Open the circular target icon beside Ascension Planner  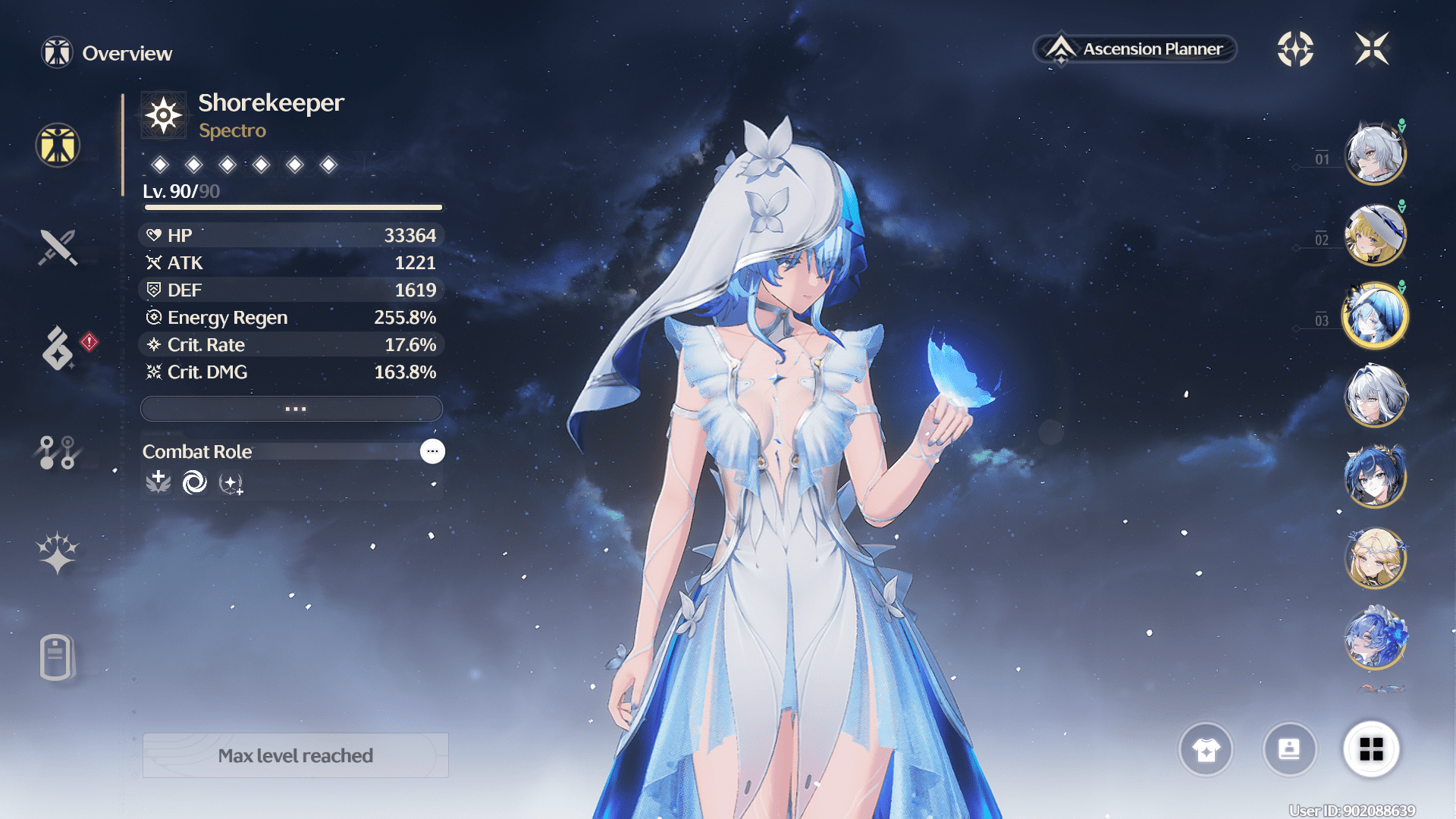[x=1295, y=49]
